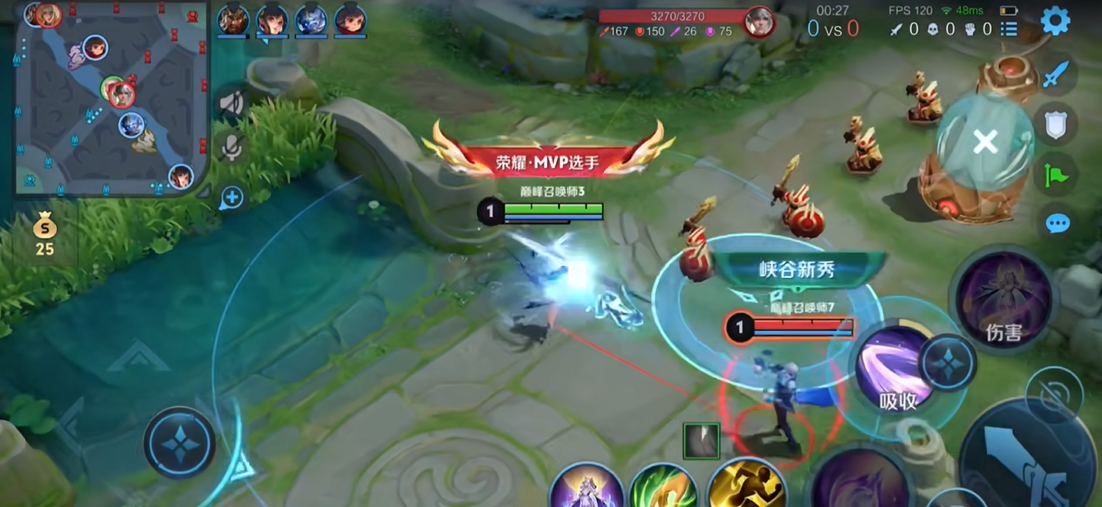Use the golden running man sprint spell
Screen dimensions: 1102x507
[x=746, y=487]
